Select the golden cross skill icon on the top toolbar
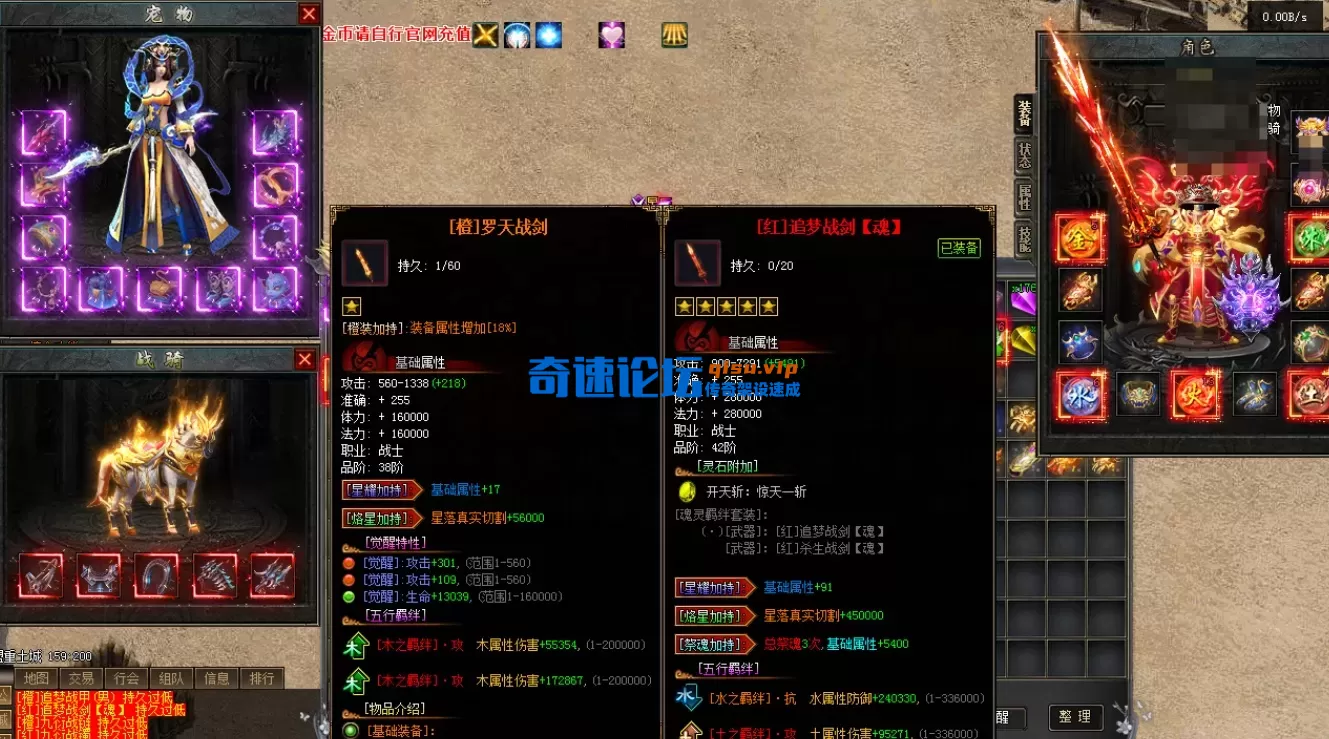This screenshot has height=739, width=1329. pyautogui.click(x=485, y=35)
